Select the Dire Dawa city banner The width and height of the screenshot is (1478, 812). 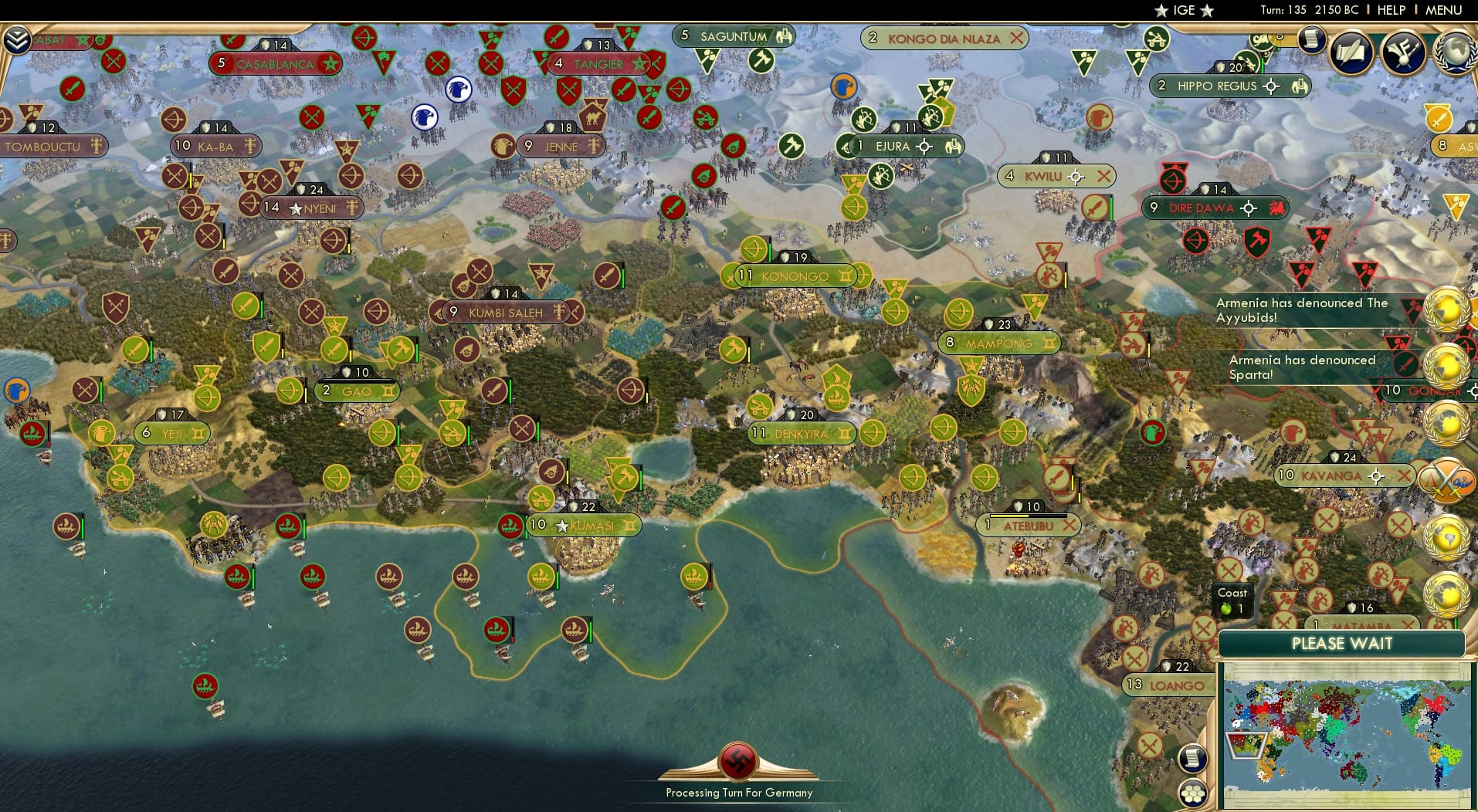click(1205, 207)
